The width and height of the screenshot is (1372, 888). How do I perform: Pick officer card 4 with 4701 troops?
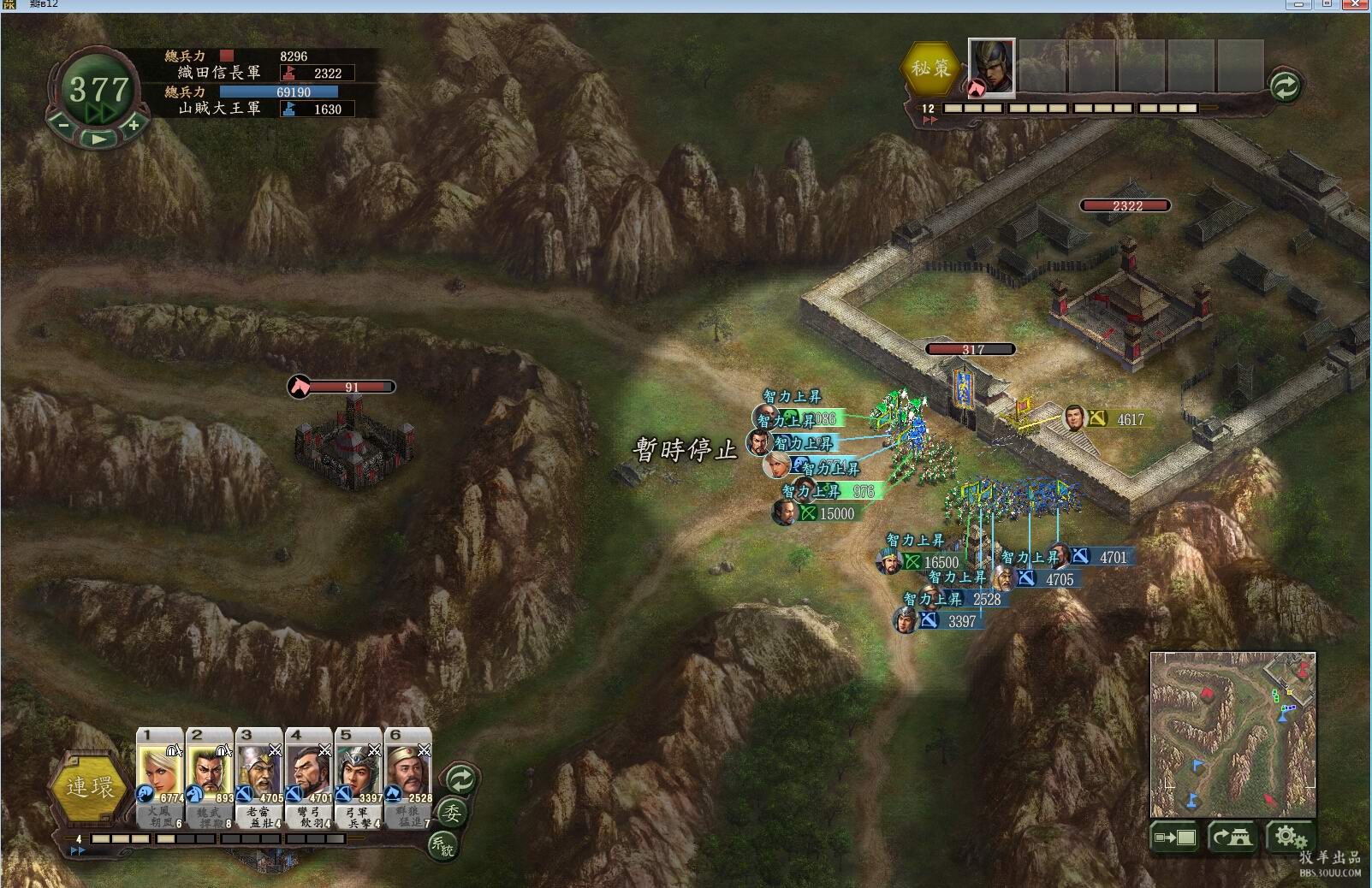[309, 773]
